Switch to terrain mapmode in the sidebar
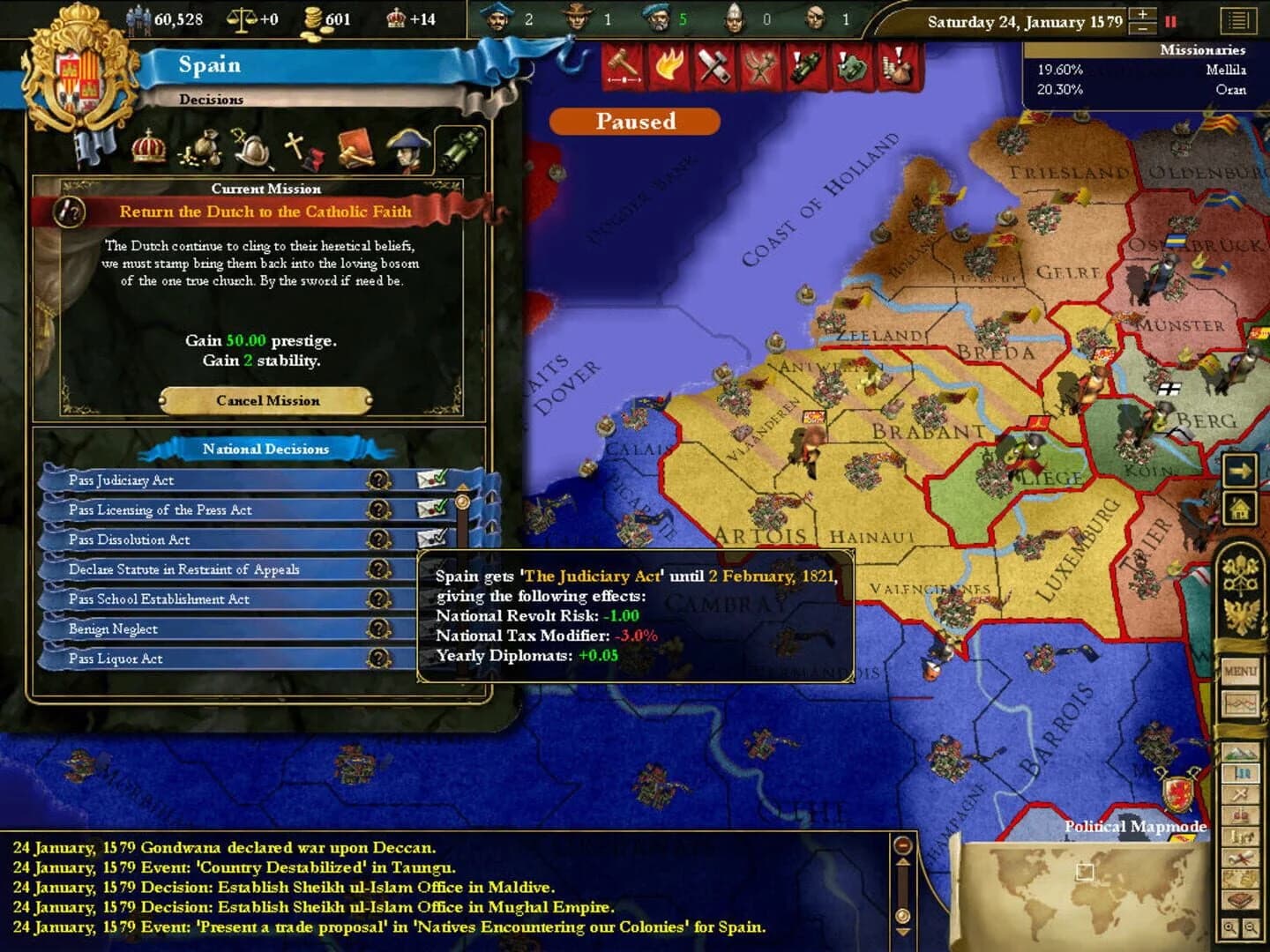 click(x=1243, y=752)
